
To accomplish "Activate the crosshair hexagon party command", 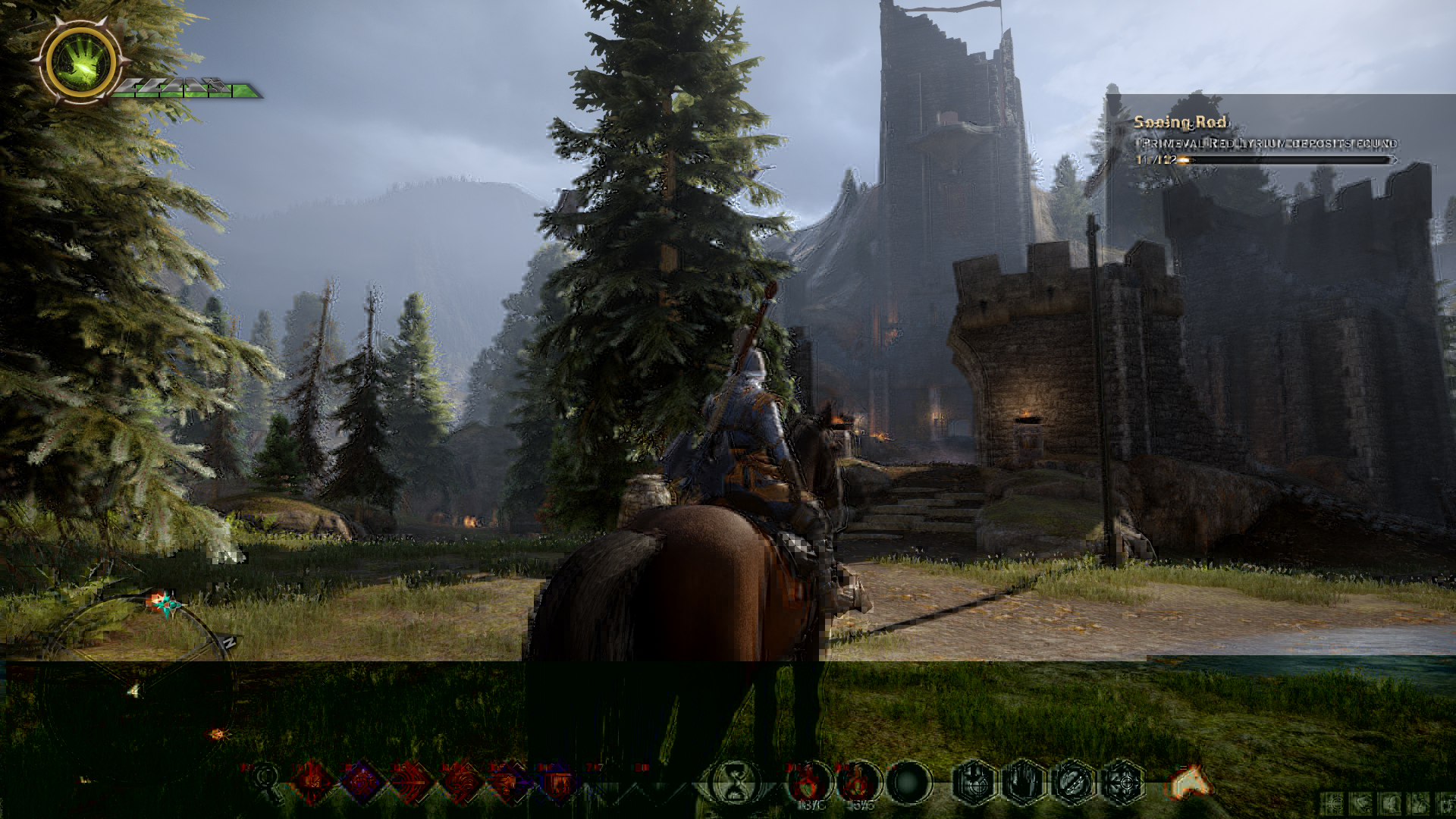I will click(1124, 783).
